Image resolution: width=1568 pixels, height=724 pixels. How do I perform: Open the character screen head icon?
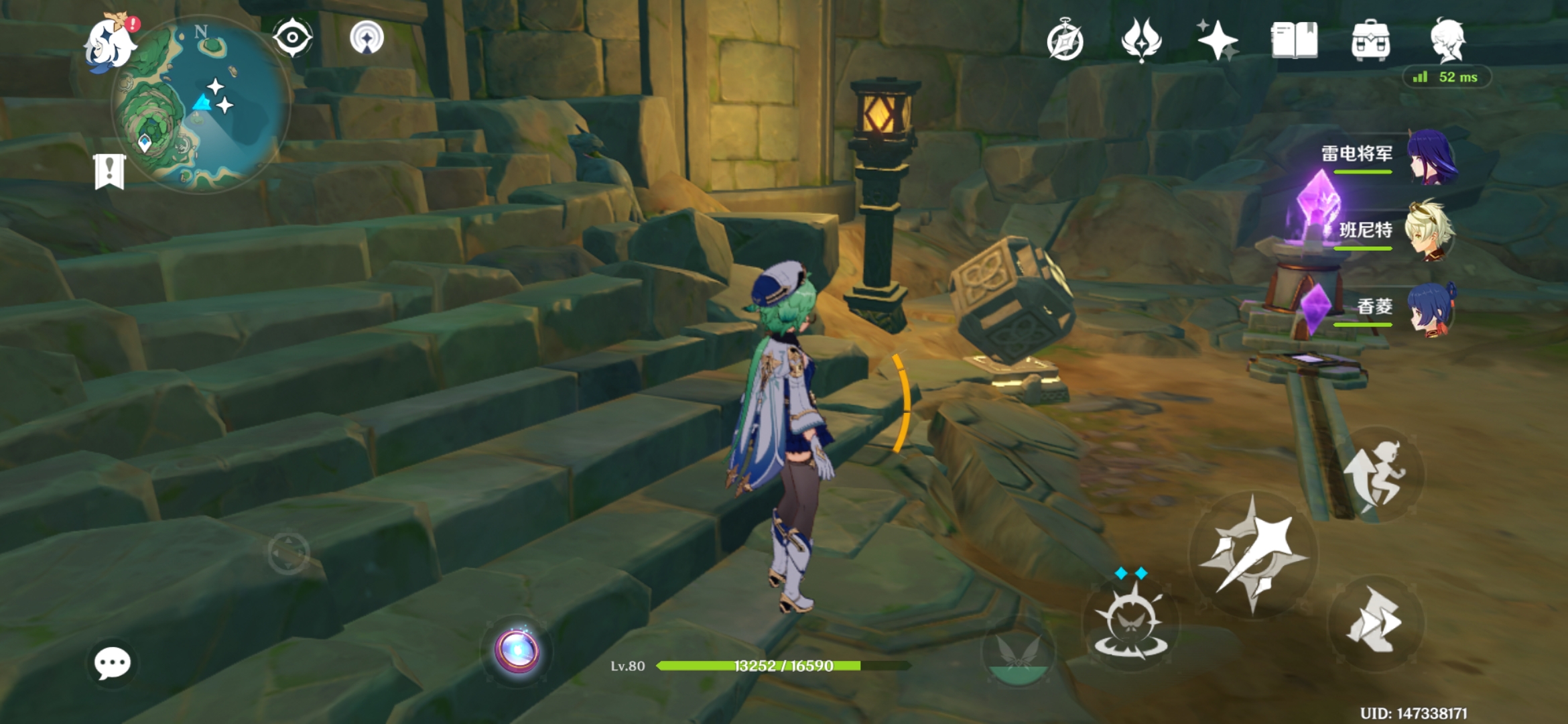coord(1448,40)
